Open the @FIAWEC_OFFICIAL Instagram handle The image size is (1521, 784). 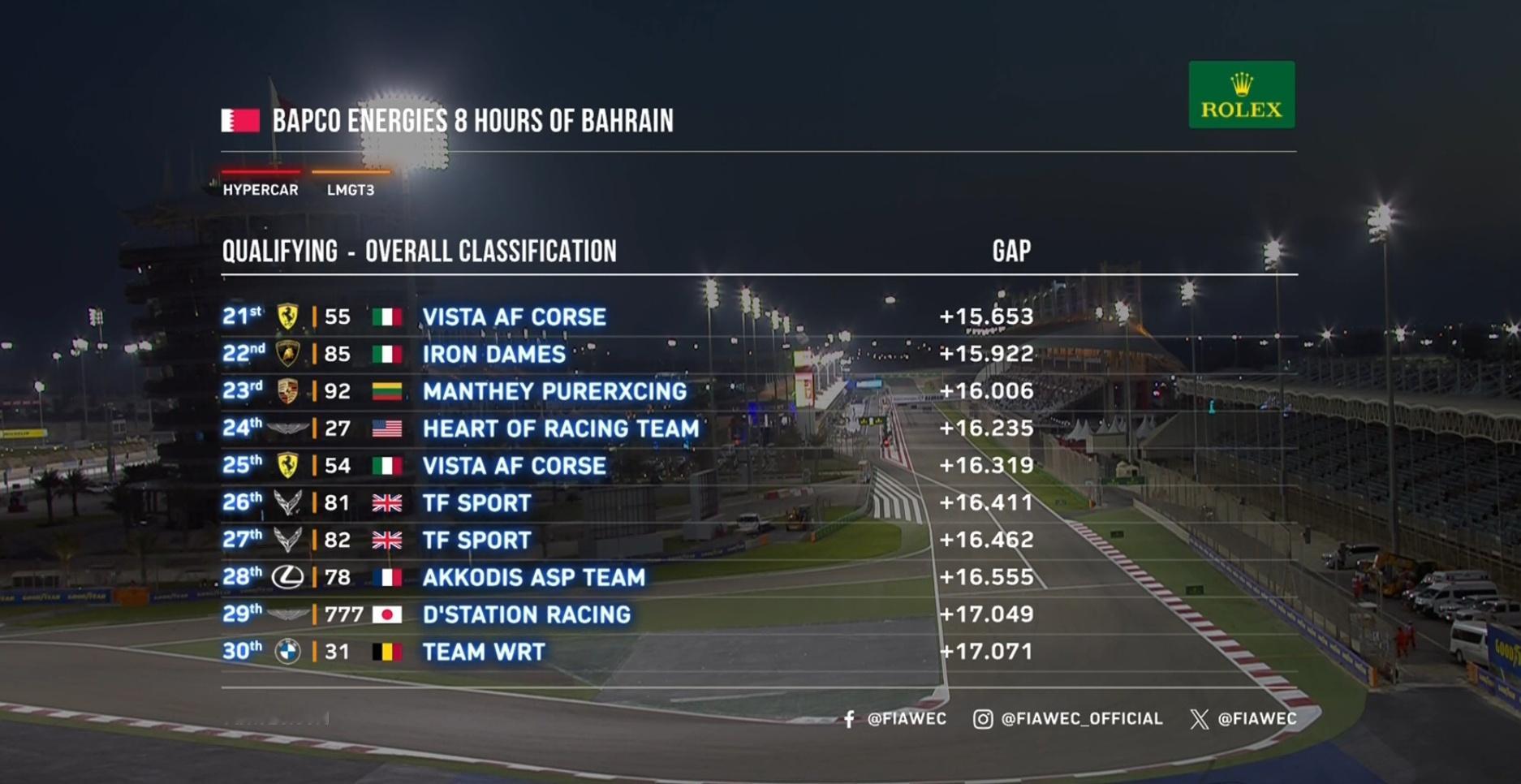(1068, 719)
